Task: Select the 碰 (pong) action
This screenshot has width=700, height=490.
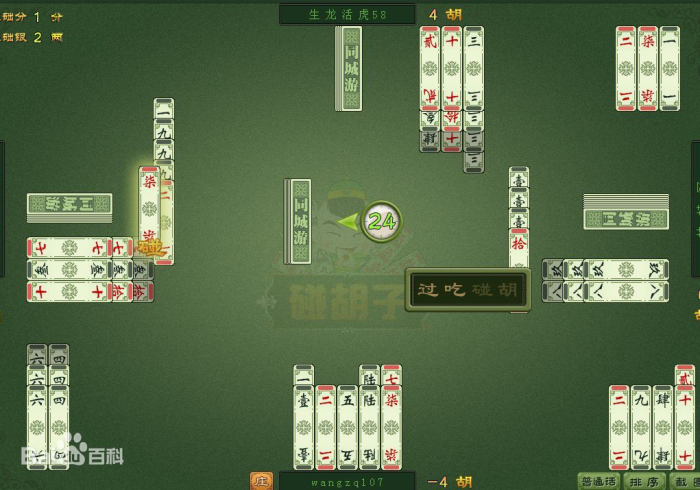Action: (x=482, y=291)
